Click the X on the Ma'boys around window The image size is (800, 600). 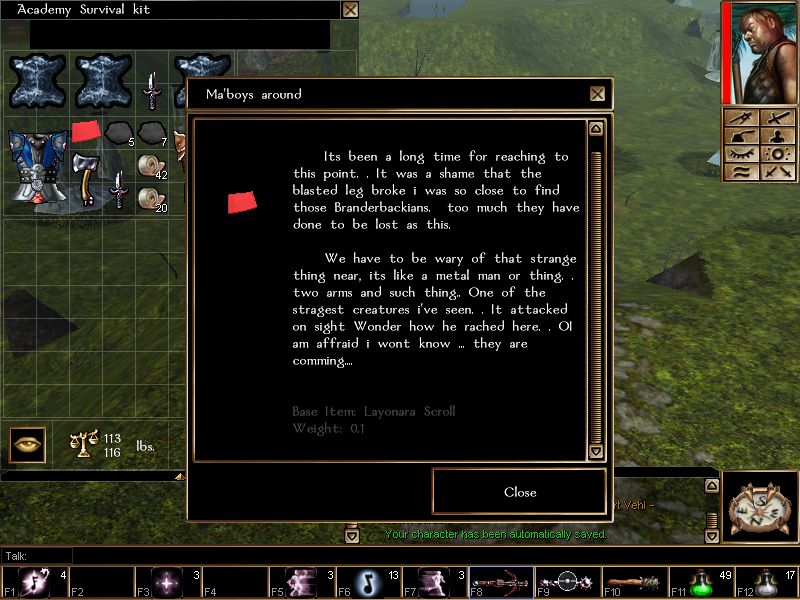click(597, 94)
